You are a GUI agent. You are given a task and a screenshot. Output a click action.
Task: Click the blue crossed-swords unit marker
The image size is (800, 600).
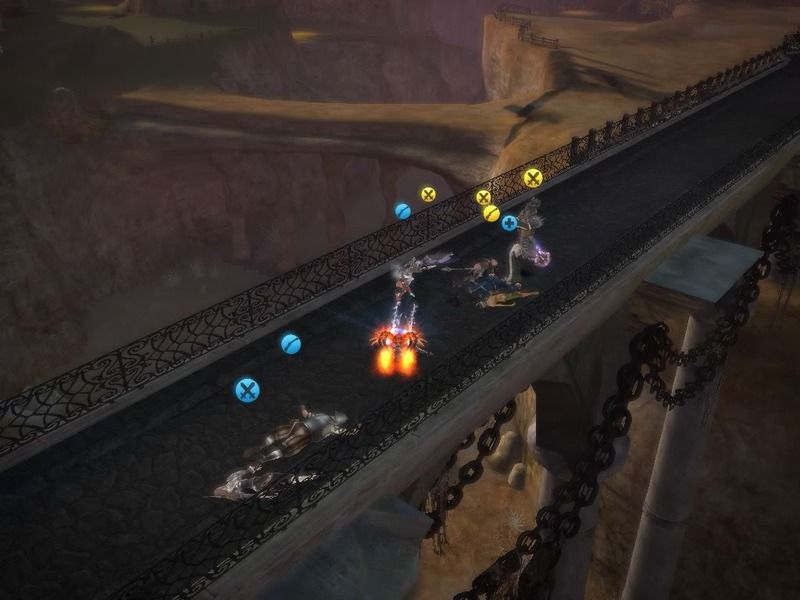(247, 390)
